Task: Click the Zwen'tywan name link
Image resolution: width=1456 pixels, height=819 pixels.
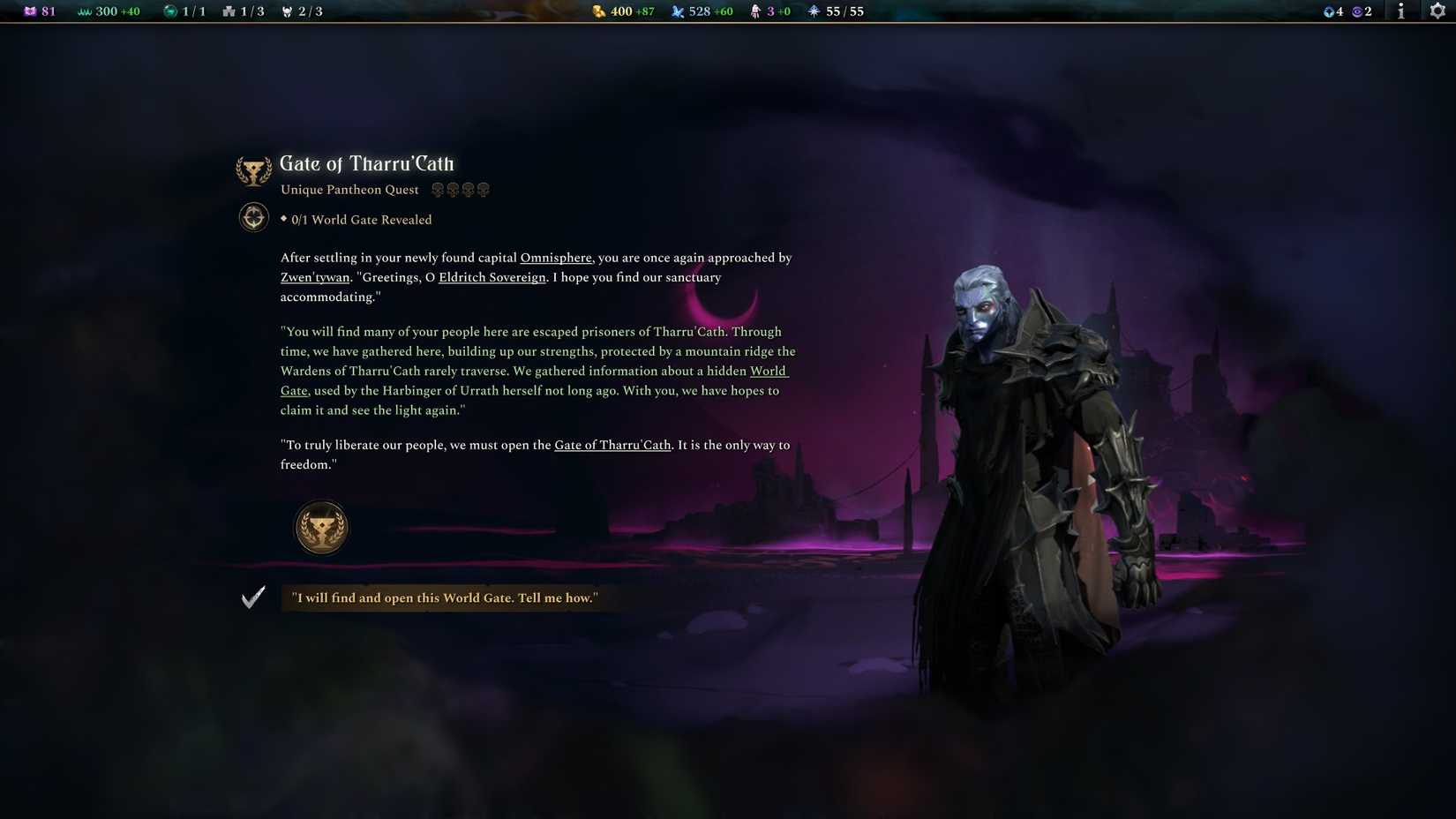Action: point(313,277)
